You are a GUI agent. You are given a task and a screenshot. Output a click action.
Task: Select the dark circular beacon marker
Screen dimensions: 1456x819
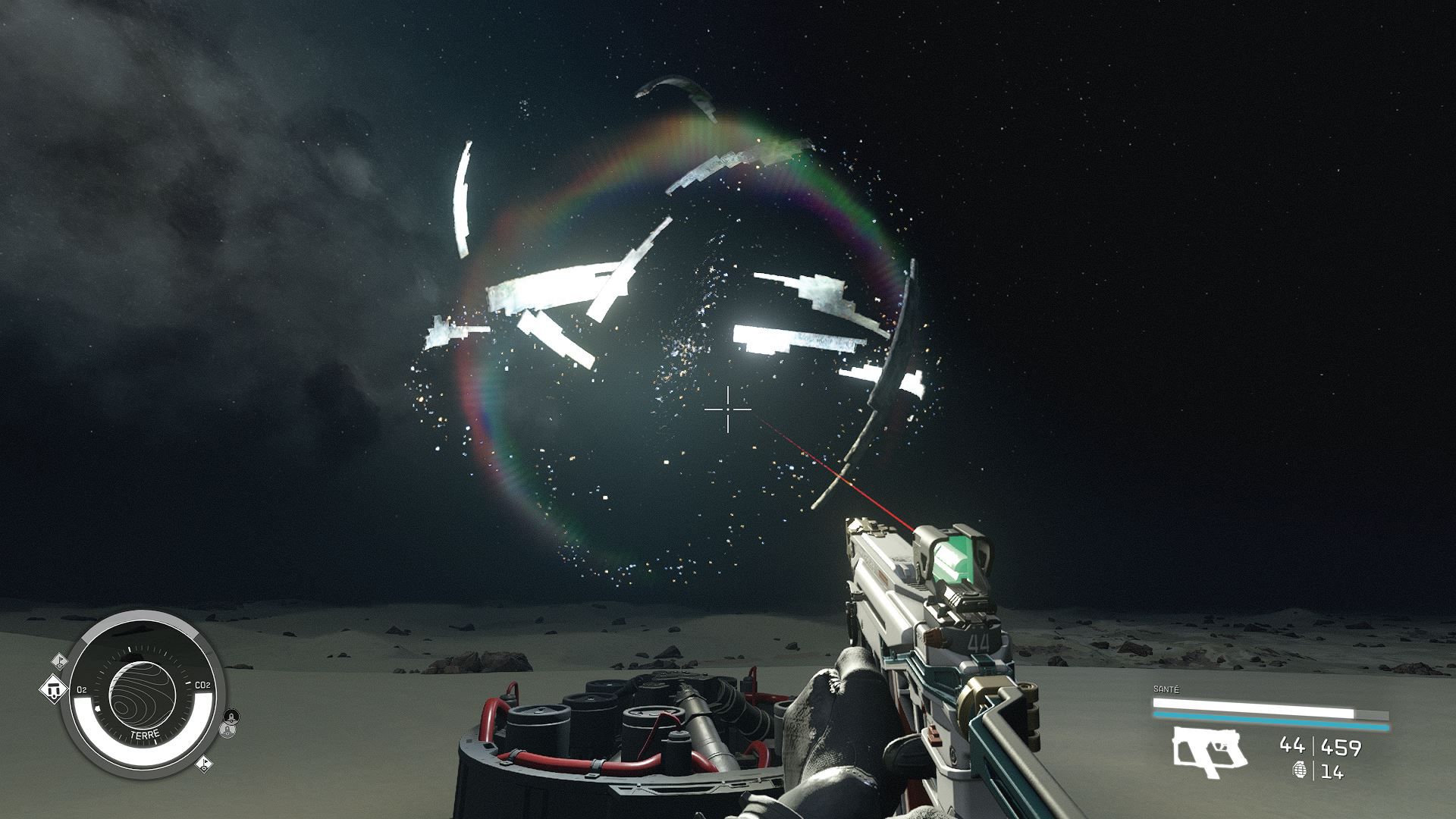pos(231,716)
